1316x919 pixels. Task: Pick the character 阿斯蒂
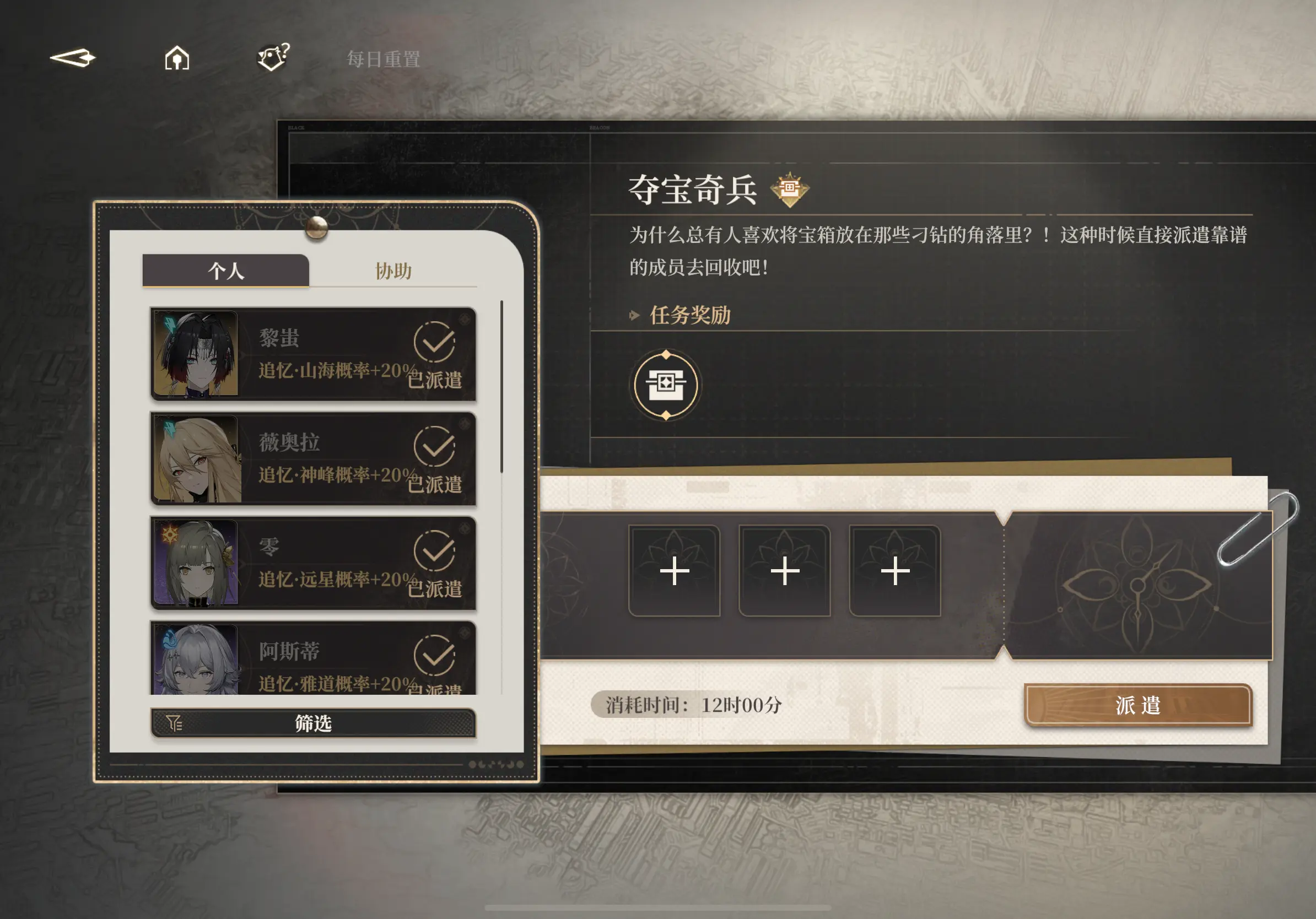point(313,659)
